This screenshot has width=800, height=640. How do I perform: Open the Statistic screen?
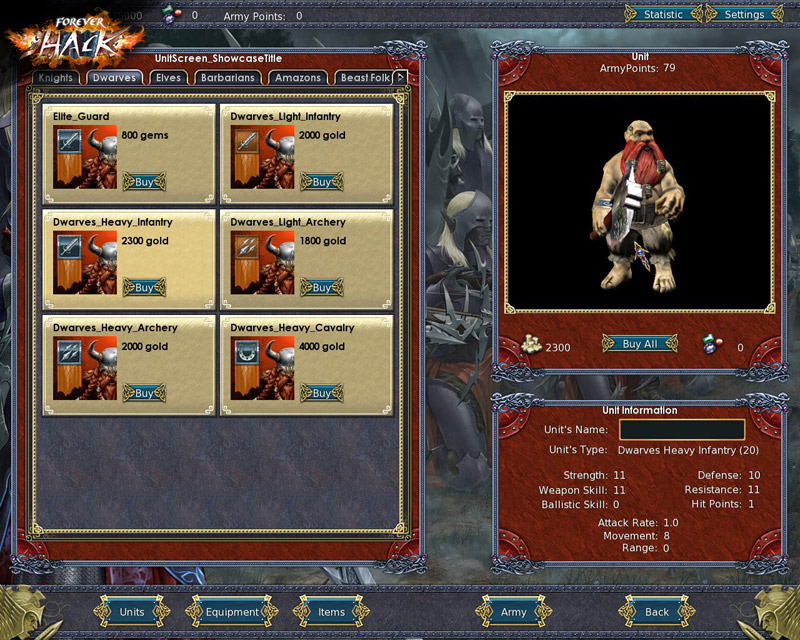[663, 15]
